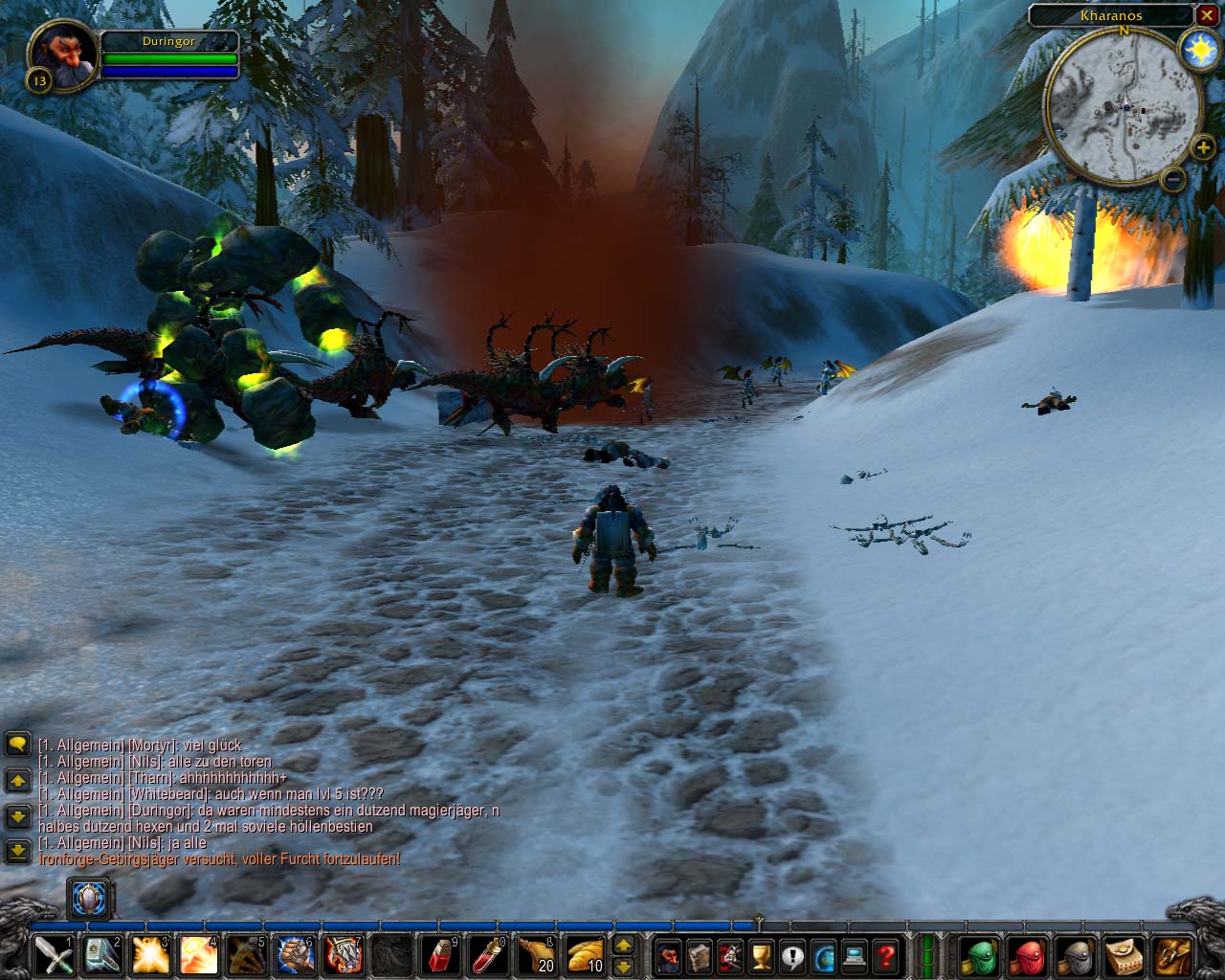This screenshot has width=1225, height=980.
Task: Use the hammer ability in slot 2
Action: (101, 955)
